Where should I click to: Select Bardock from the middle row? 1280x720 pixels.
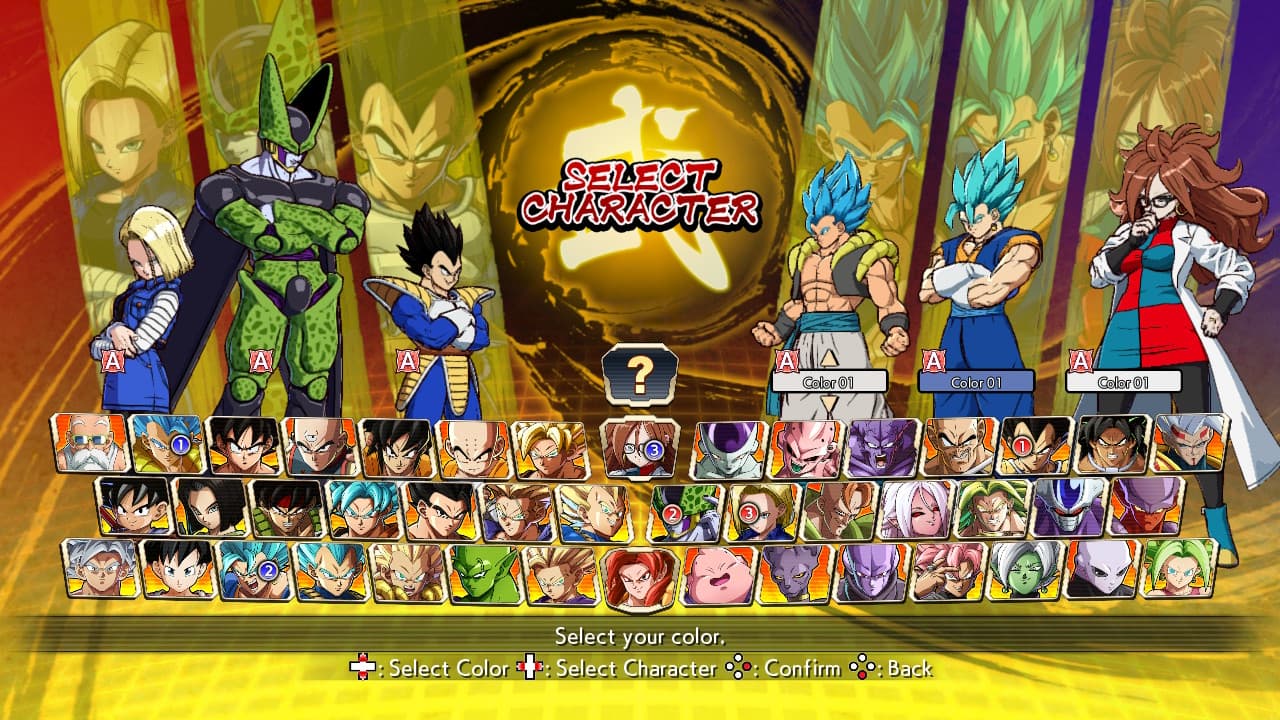click(x=286, y=507)
